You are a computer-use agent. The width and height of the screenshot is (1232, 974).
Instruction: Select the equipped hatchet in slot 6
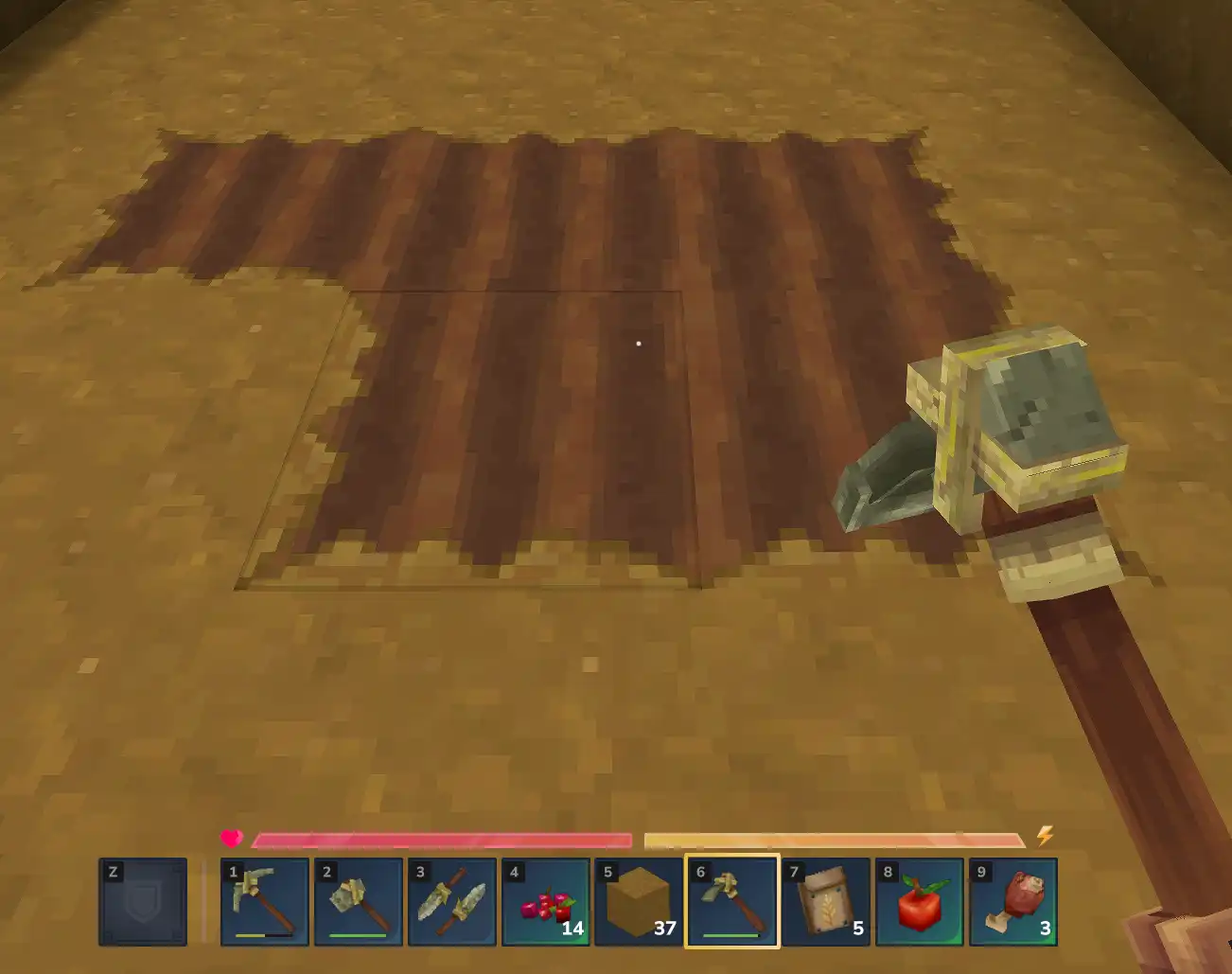tap(730, 901)
